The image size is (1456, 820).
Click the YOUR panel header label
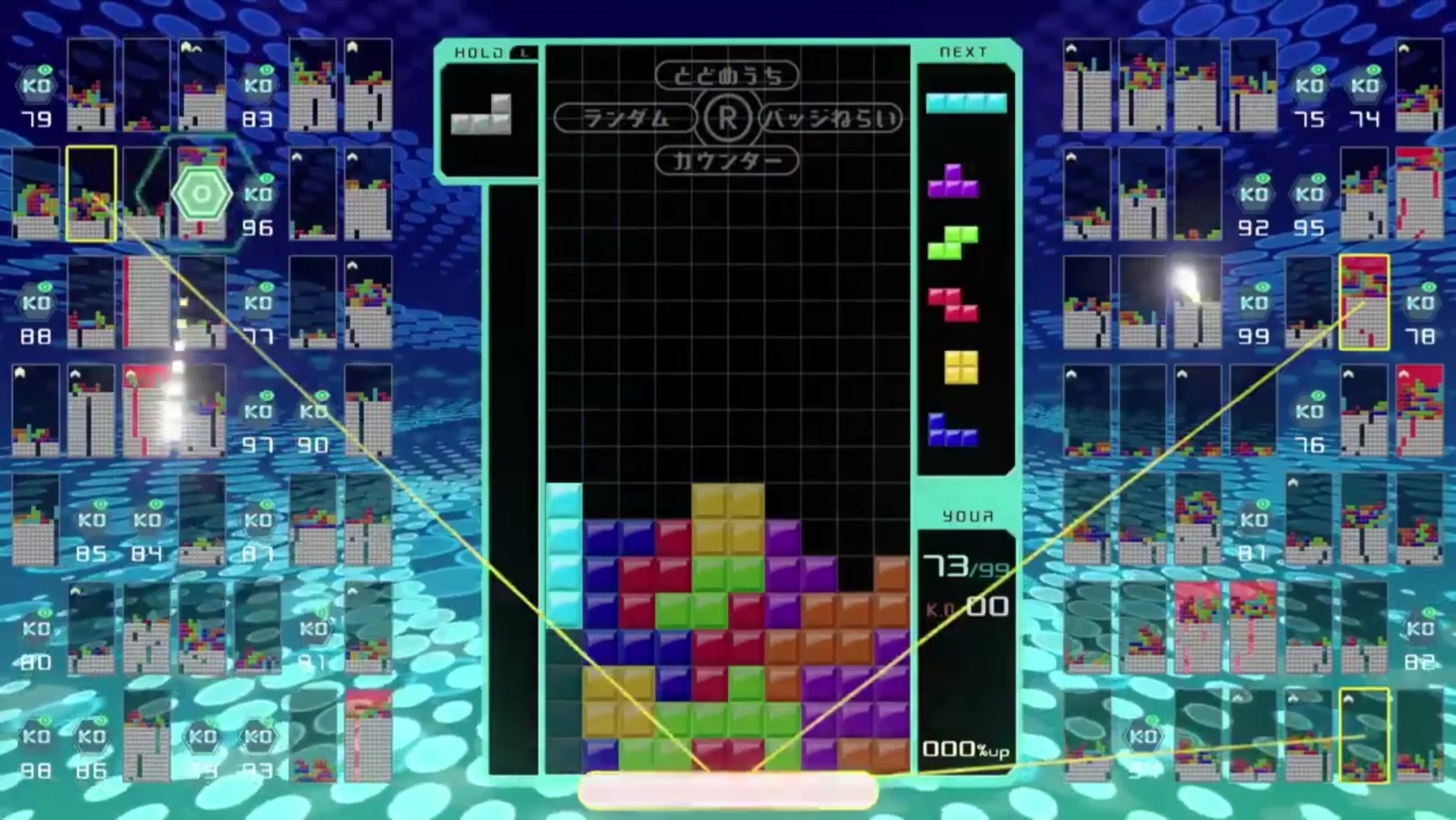click(966, 516)
